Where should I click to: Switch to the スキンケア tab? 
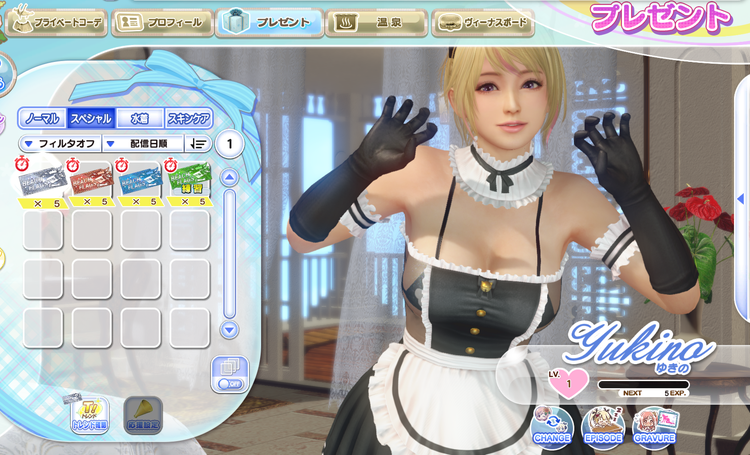188,118
